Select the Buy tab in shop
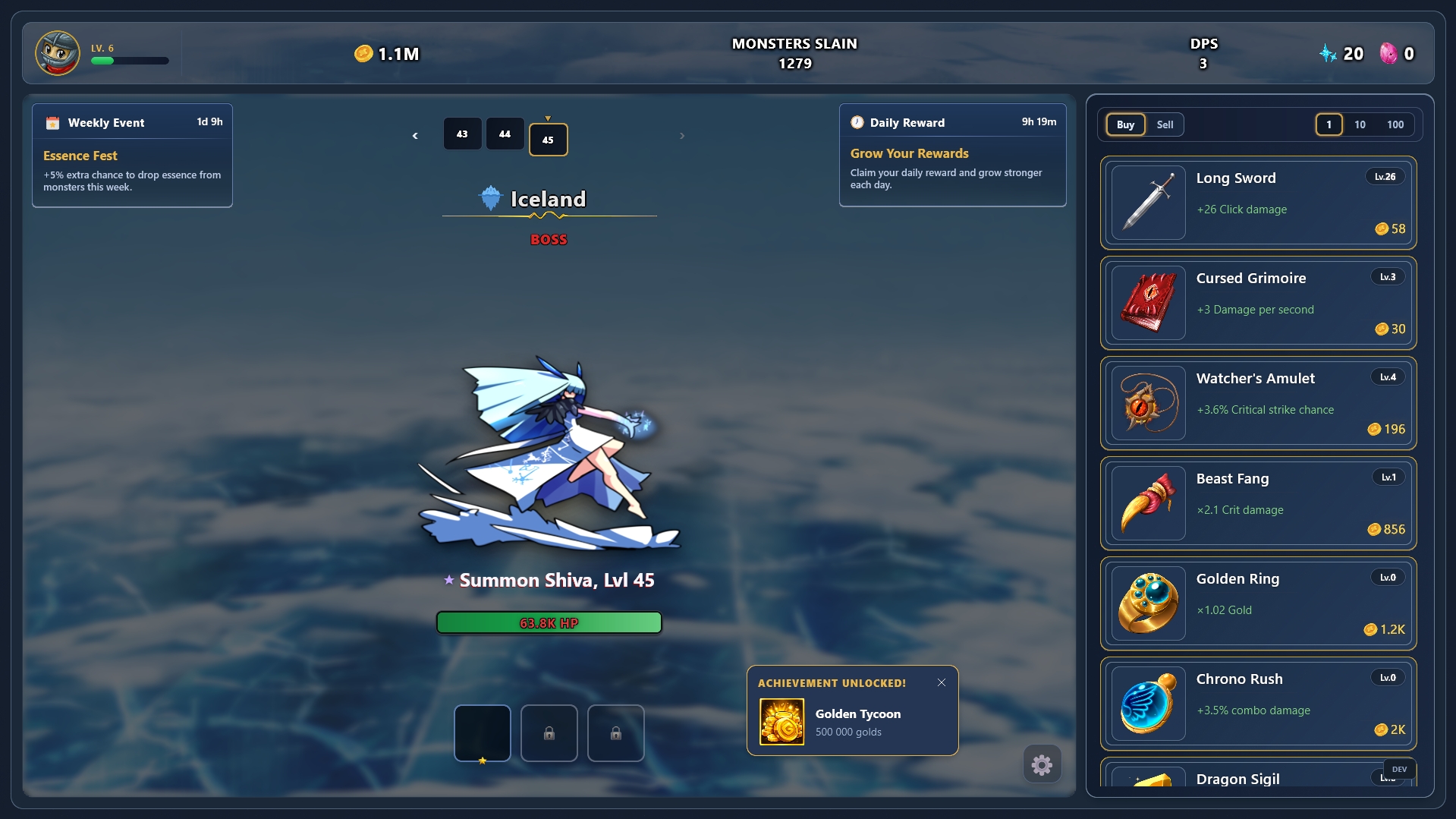This screenshot has height=819, width=1456. click(x=1125, y=124)
